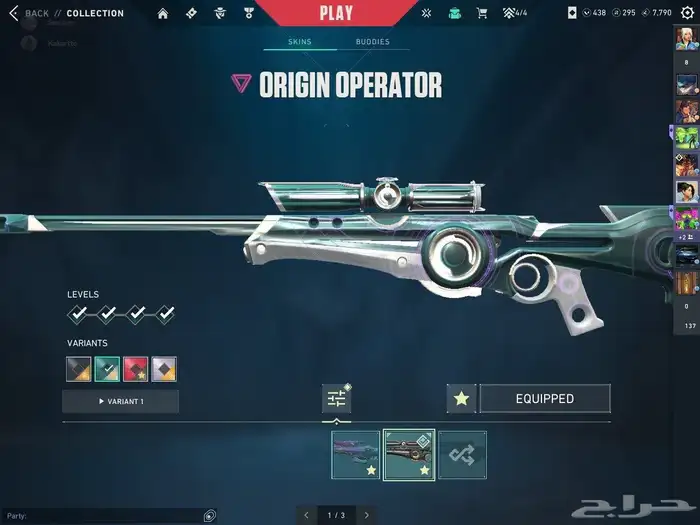Open the Home screen icon
Viewport: 700px width, 525px height.
tap(163, 13)
